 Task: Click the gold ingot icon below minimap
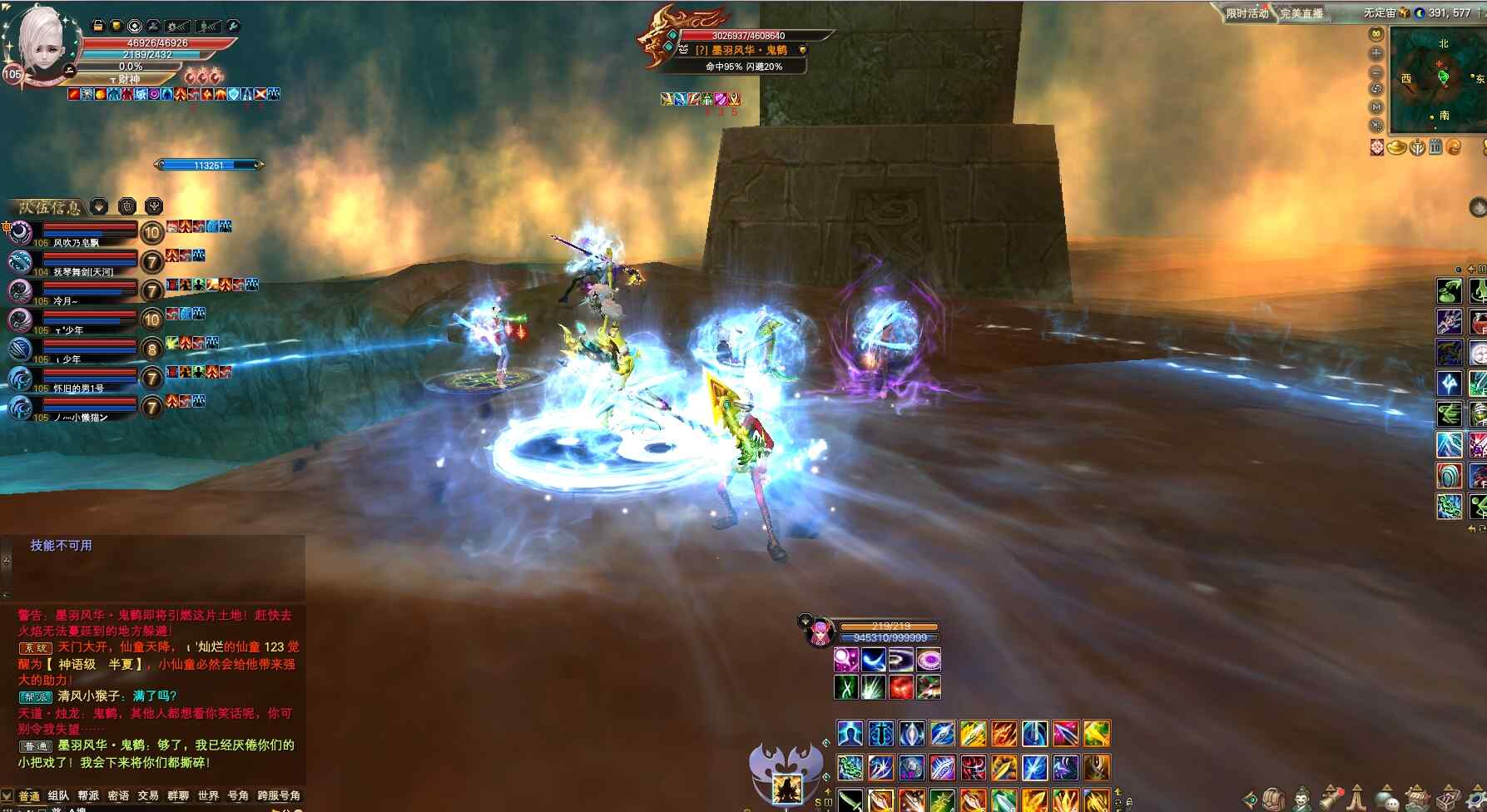(x=1397, y=148)
